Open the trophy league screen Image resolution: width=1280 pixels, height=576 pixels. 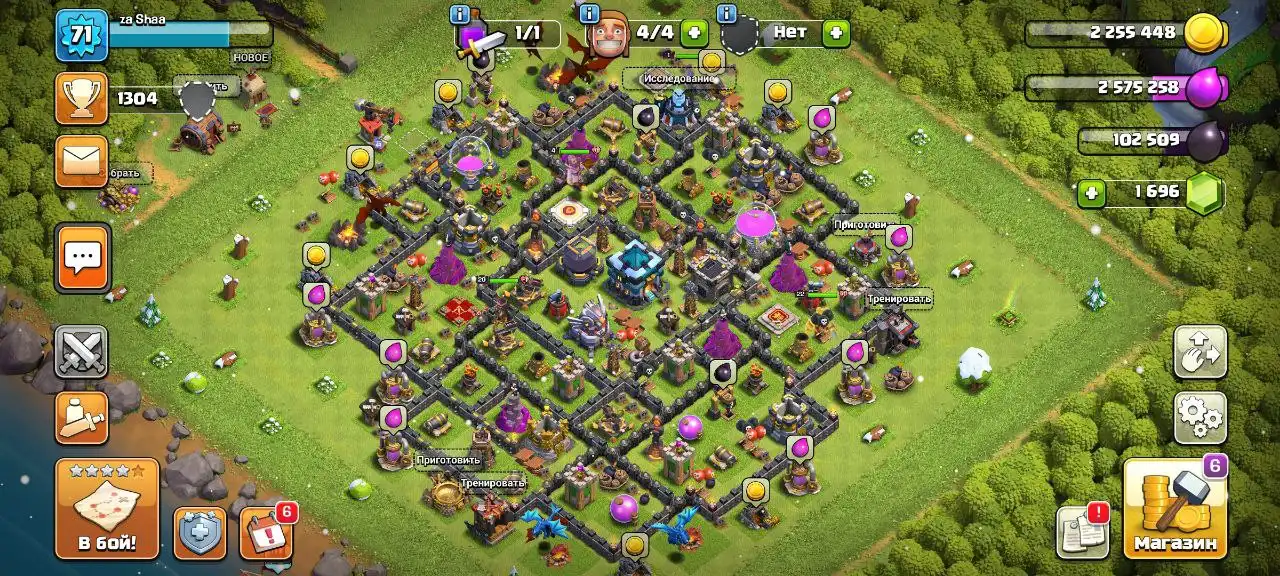82,98
